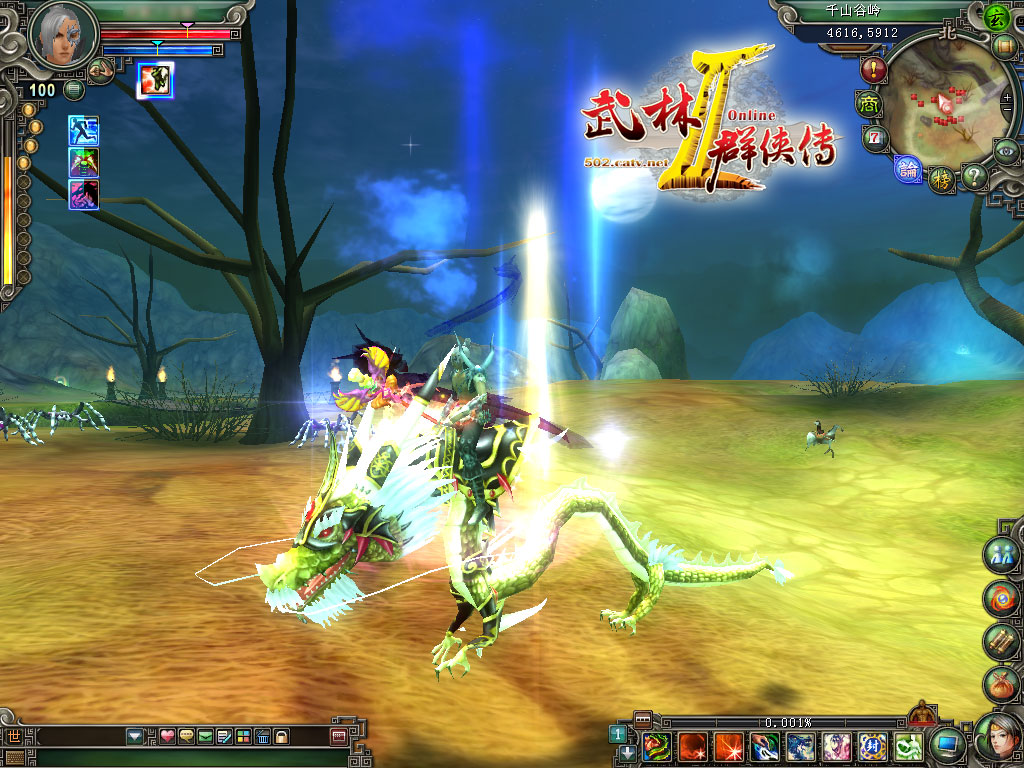Open the green envelope mail icon
This screenshot has height=768, width=1024.
tap(205, 737)
